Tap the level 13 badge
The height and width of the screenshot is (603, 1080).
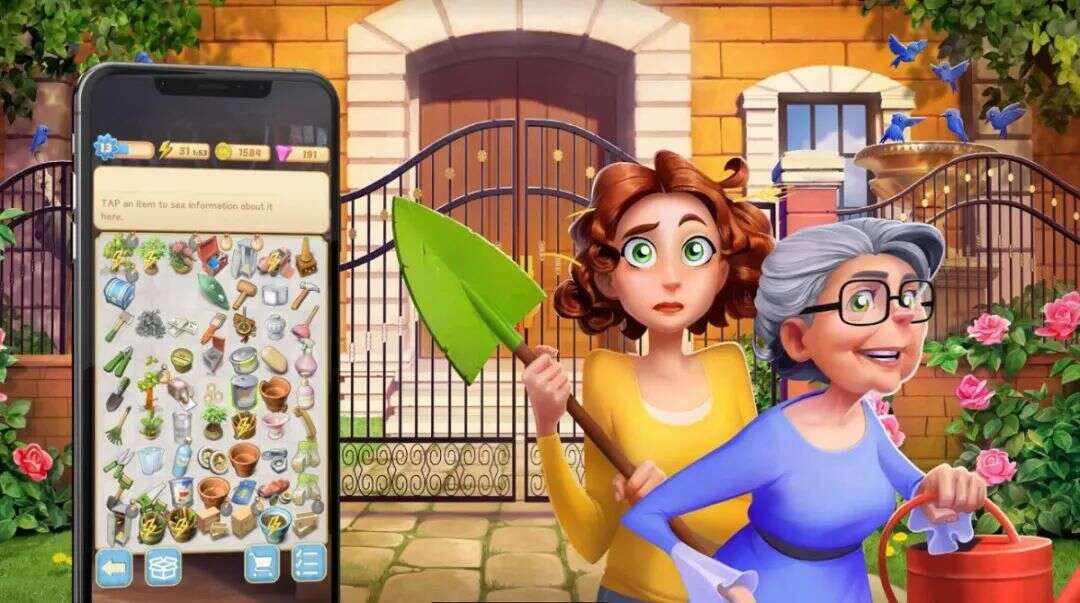pos(107,149)
